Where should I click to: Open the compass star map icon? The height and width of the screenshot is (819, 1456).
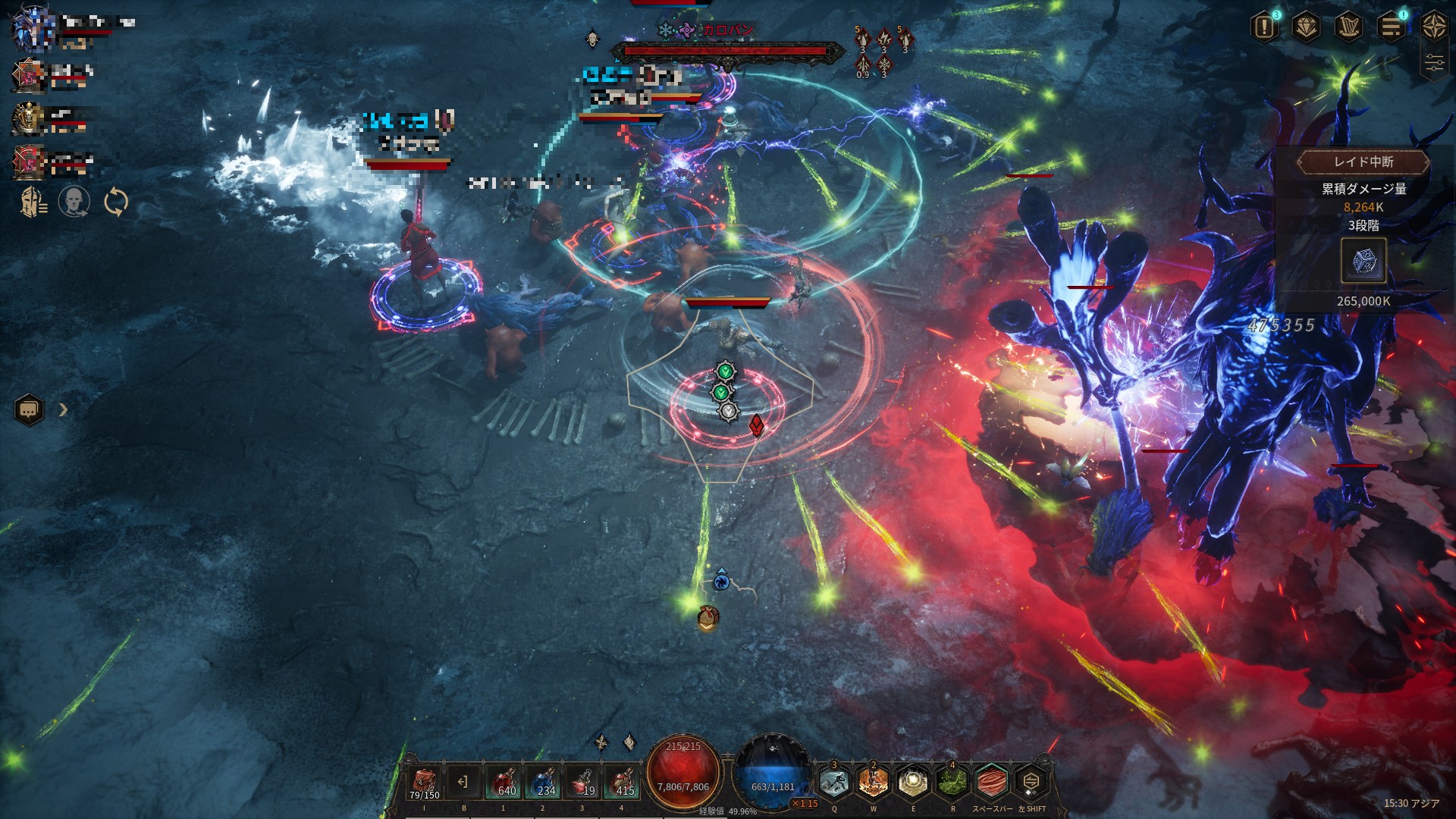(x=1434, y=27)
